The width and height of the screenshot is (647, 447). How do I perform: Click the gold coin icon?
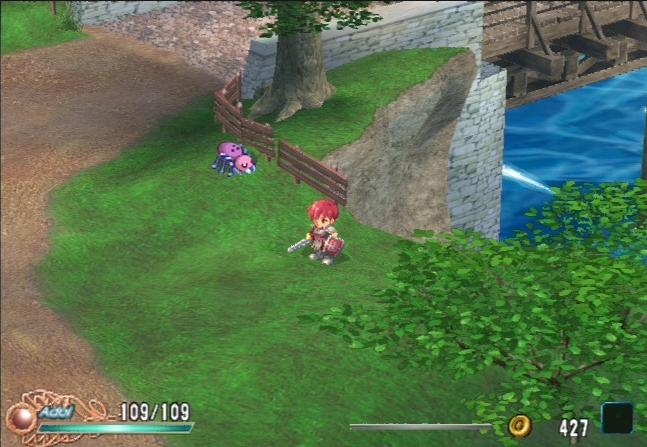click(x=519, y=426)
